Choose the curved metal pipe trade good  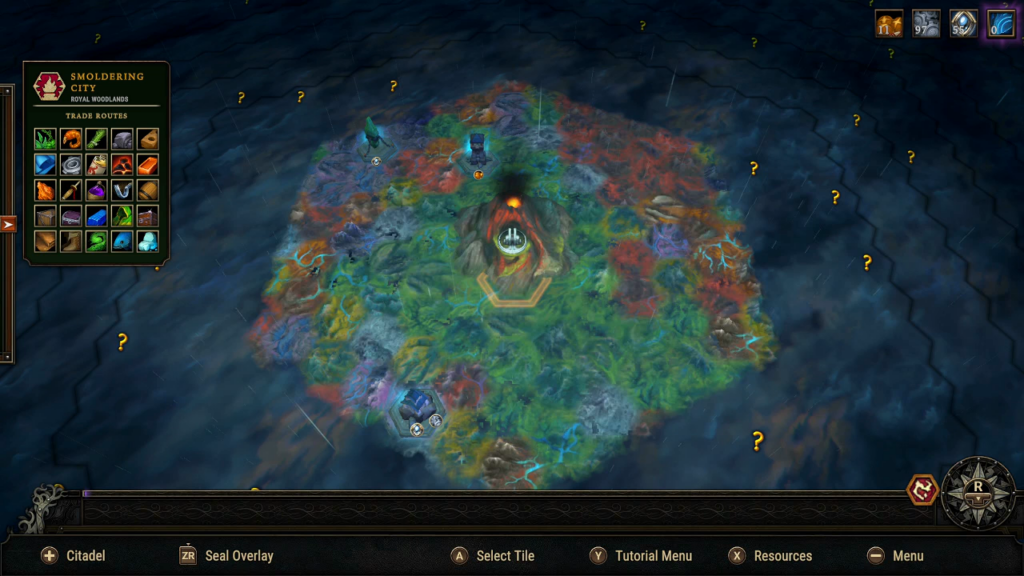coord(122,190)
